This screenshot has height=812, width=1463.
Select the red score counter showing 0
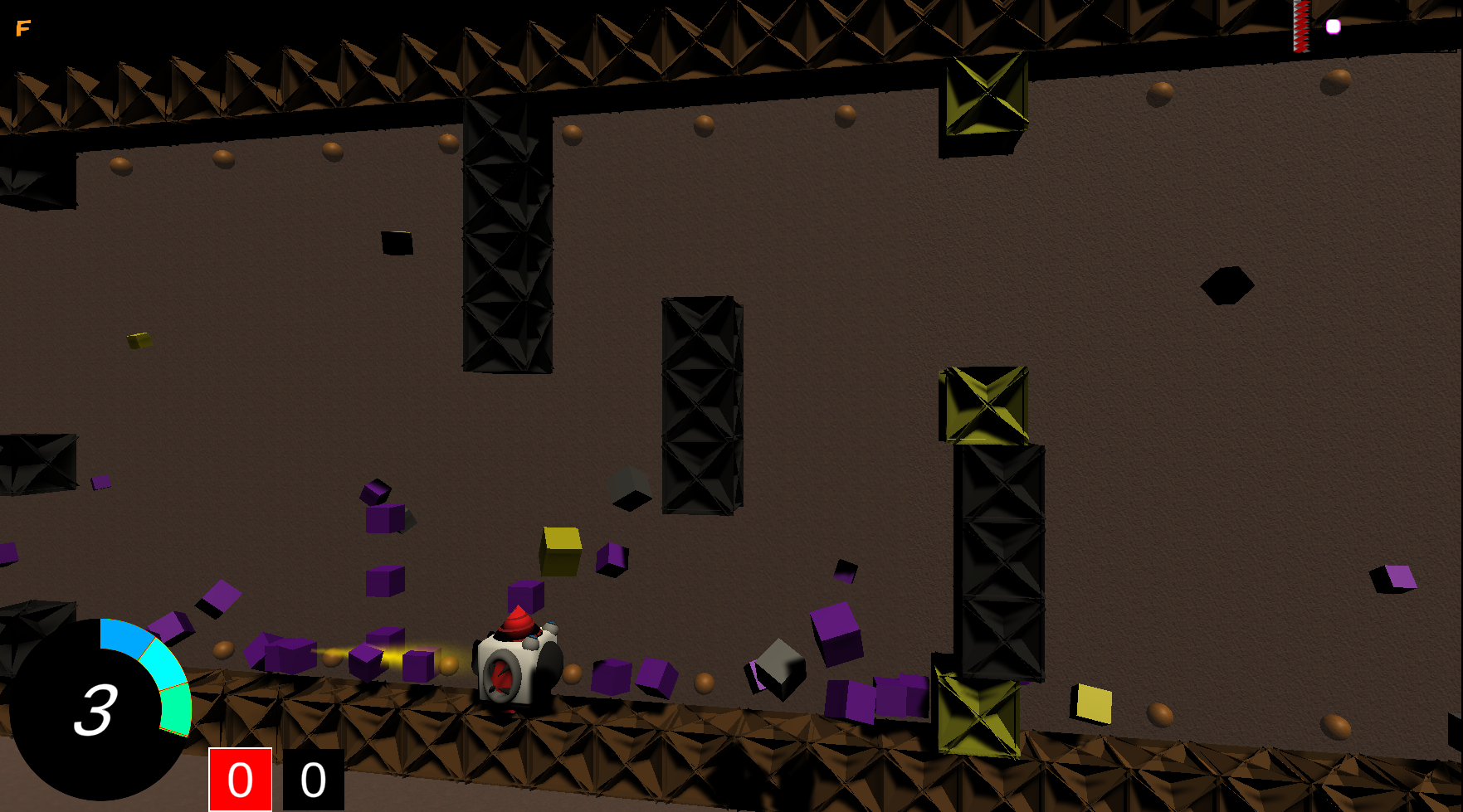(240, 778)
